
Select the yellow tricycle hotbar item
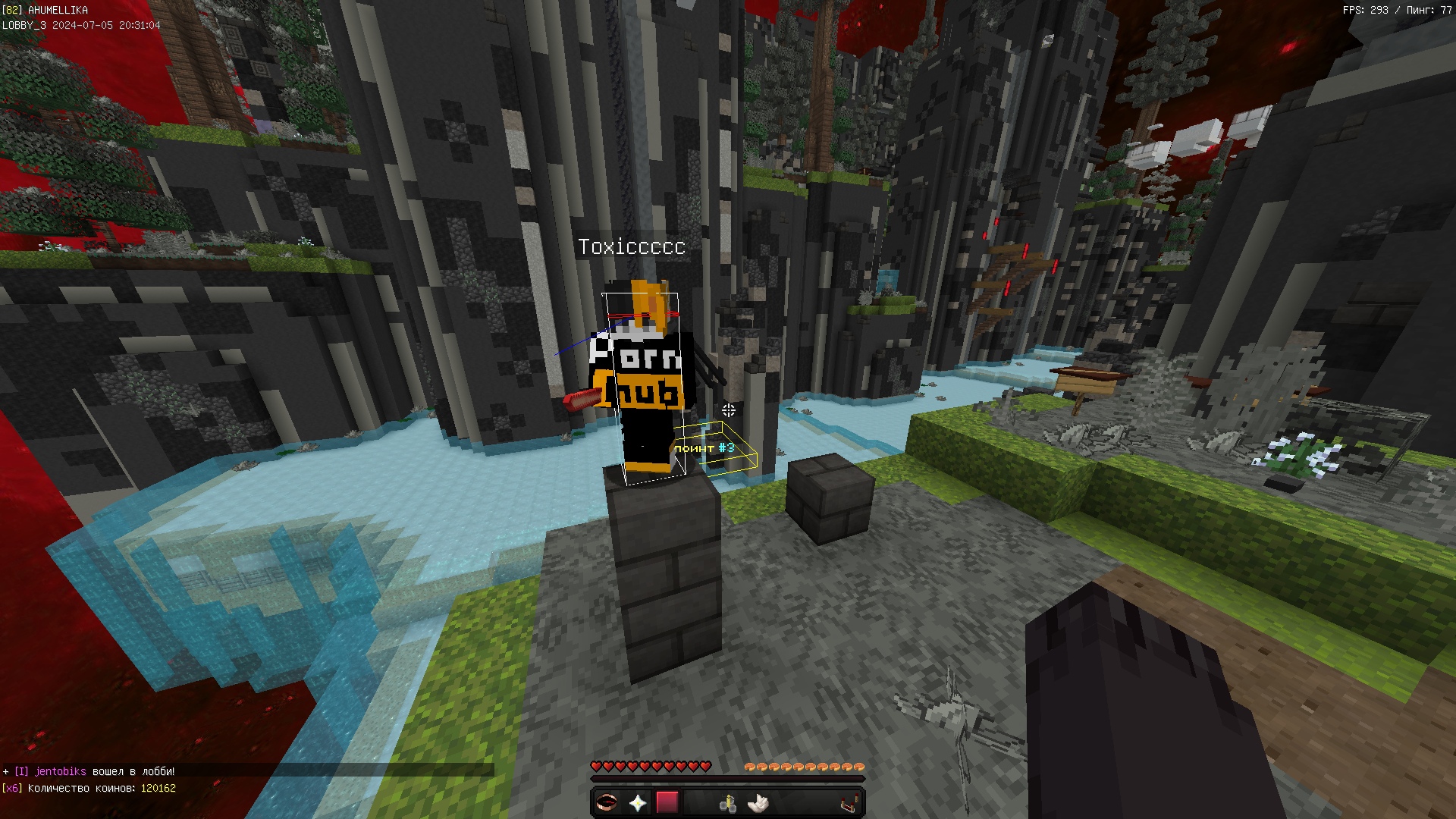pyautogui.click(x=728, y=803)
